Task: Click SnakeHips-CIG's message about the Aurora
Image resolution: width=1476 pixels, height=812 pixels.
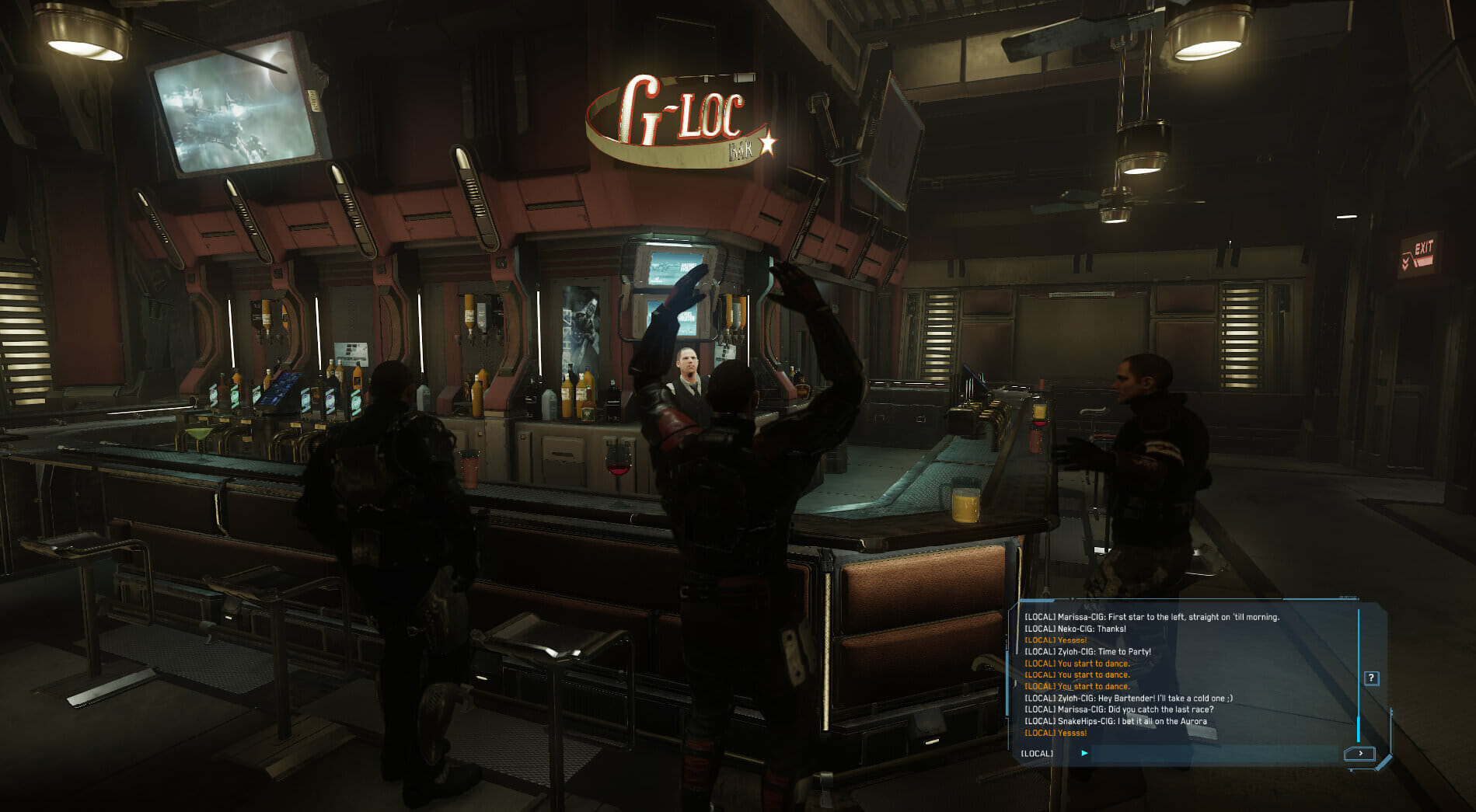Action: (x=1115, y=721)
